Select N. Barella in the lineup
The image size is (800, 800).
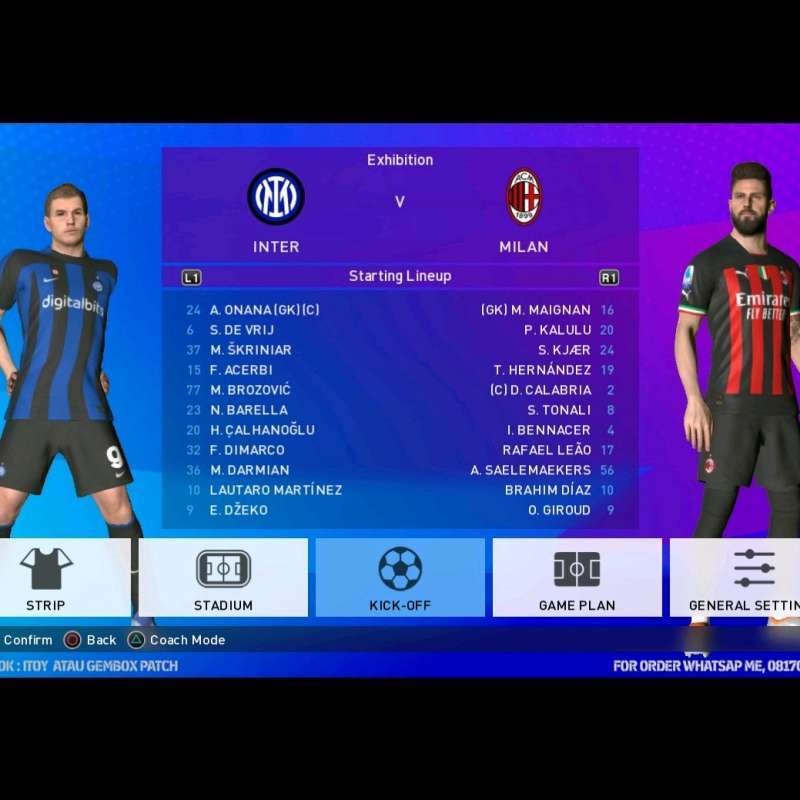[248, 410]
